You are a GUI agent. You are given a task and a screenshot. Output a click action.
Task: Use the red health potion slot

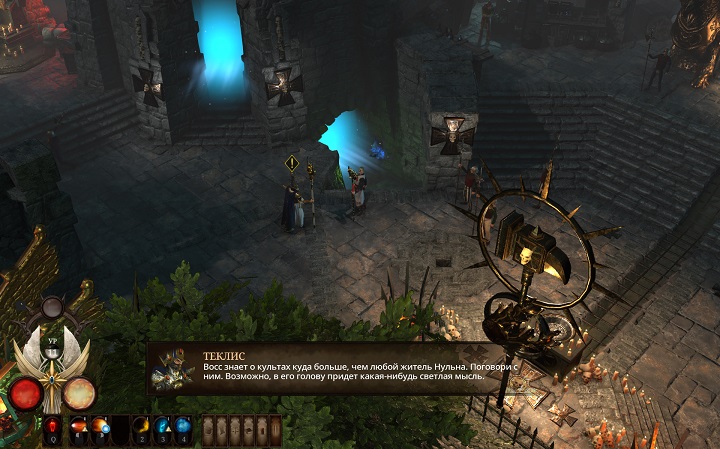[52, 430]
